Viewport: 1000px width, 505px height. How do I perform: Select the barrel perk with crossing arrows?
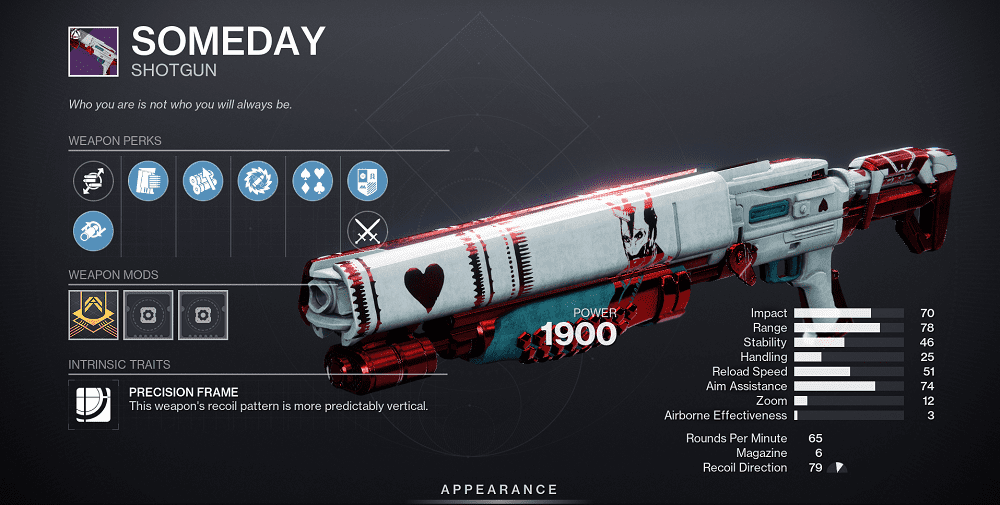pyautogui.click(x=94, y=181)
